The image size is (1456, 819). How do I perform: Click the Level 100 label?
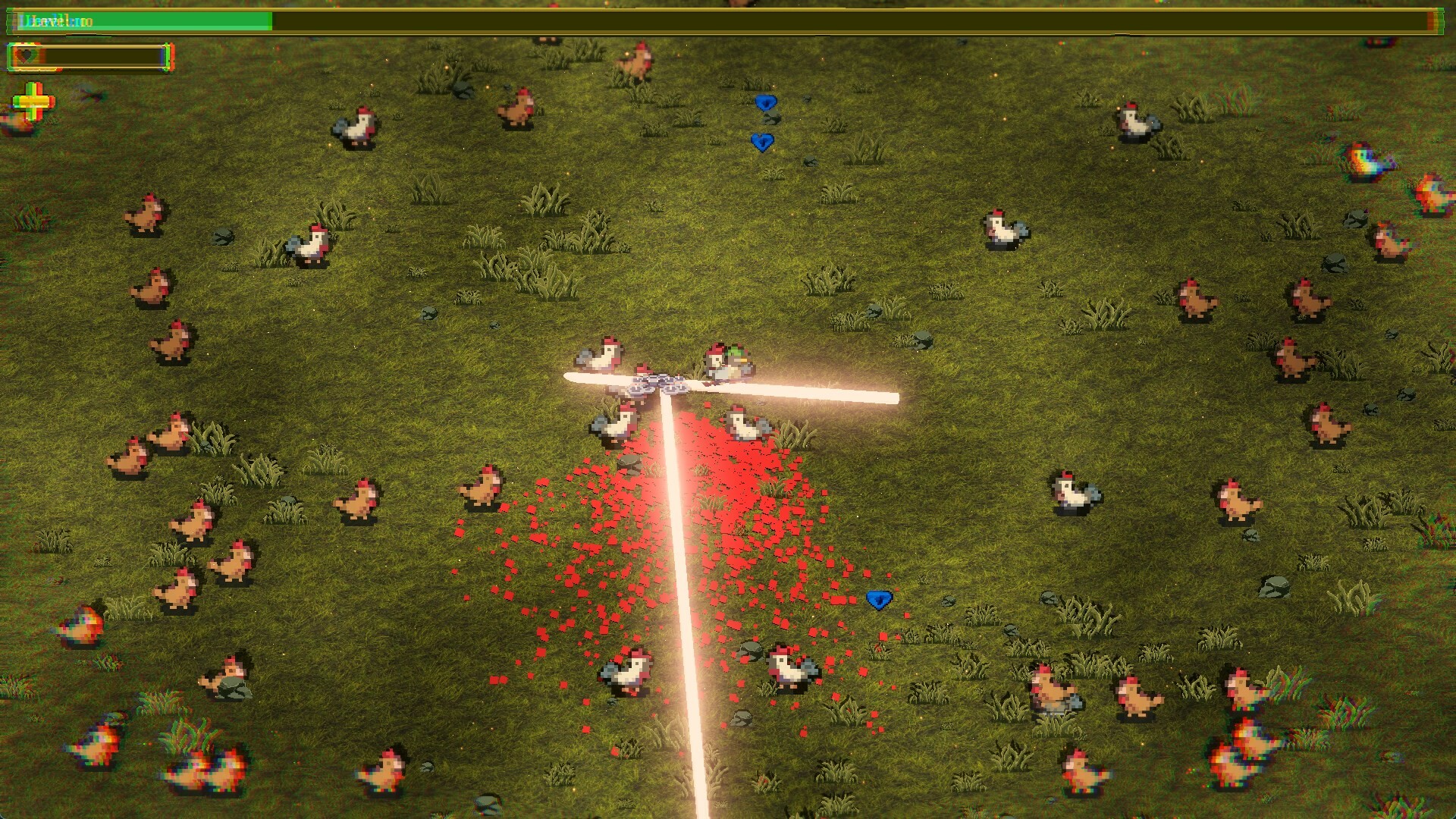(53, 21)
